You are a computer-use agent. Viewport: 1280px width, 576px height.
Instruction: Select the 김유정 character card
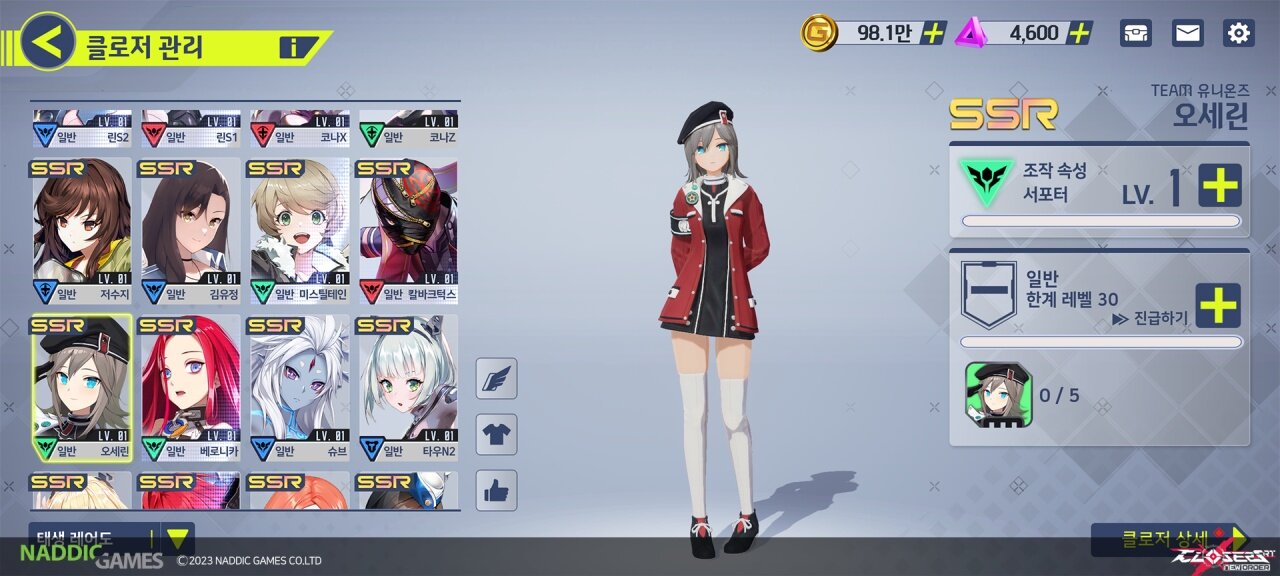(x=191, y=231)
